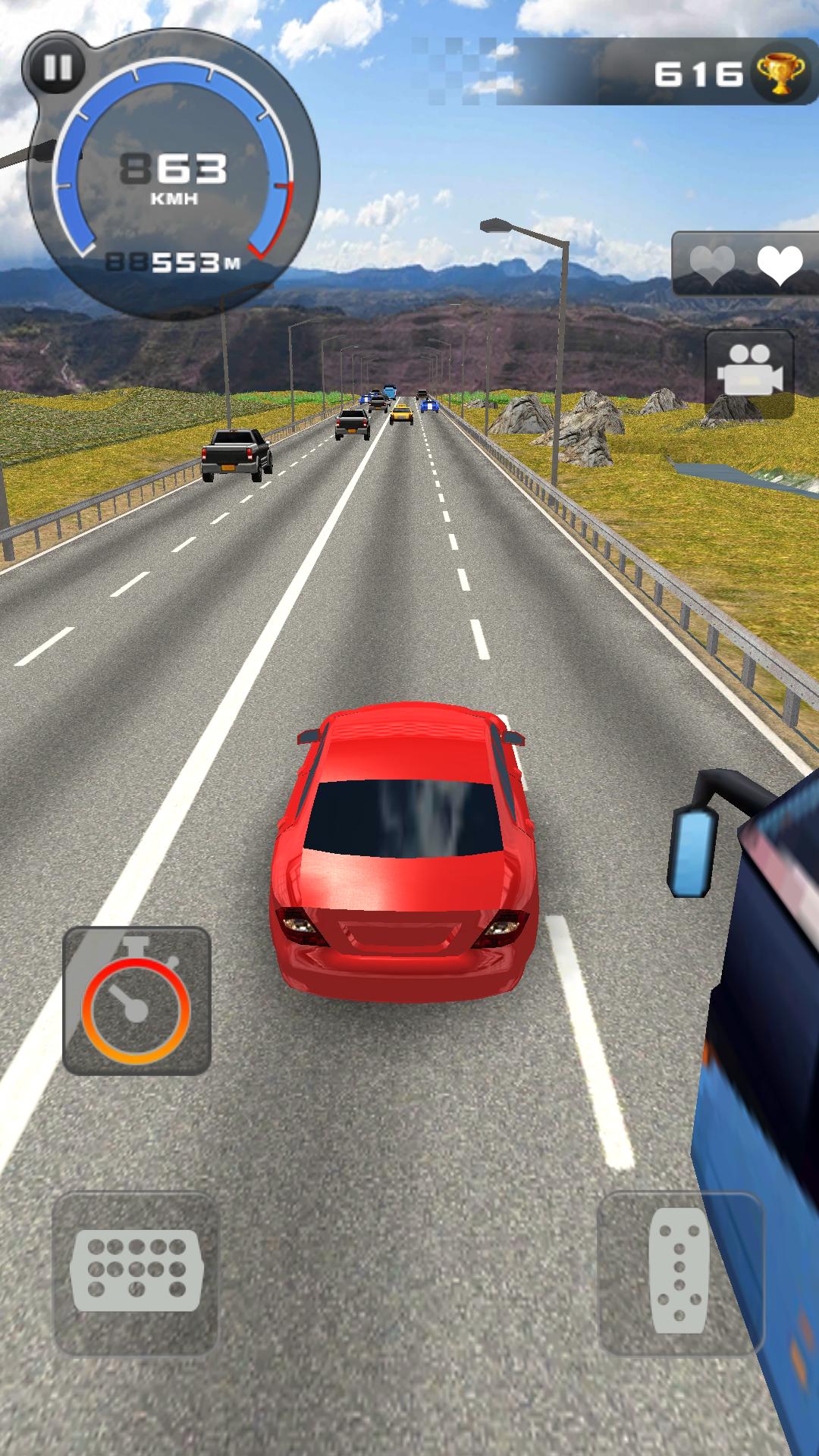The height and width of the screenshot is (1456, 819).
Task: Activate the stopwatch slow-motion power-up
Action: tap(136, 1001)
